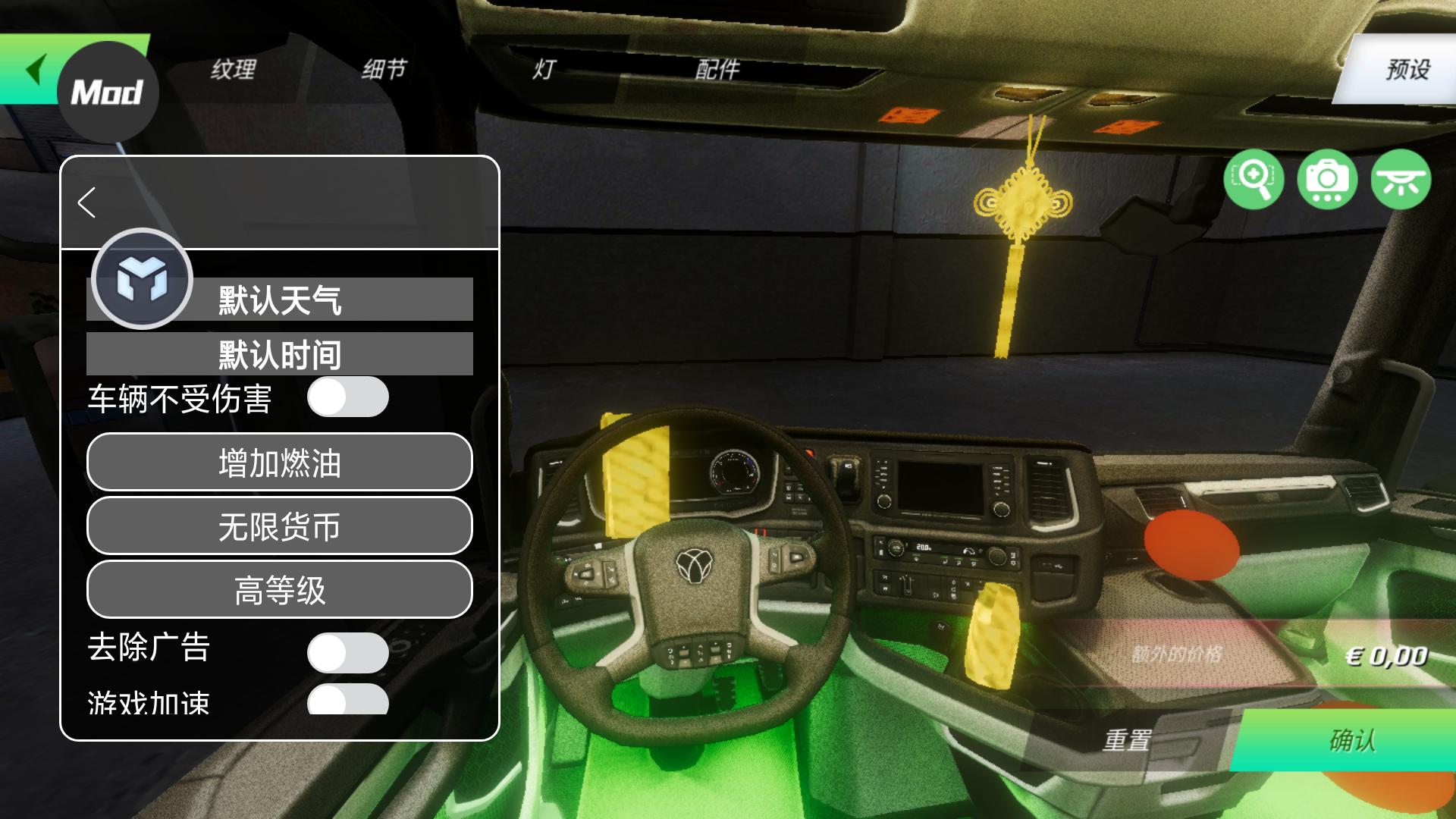
Task: Switch to the 细节 tab
Action: [x=384, y=70]
